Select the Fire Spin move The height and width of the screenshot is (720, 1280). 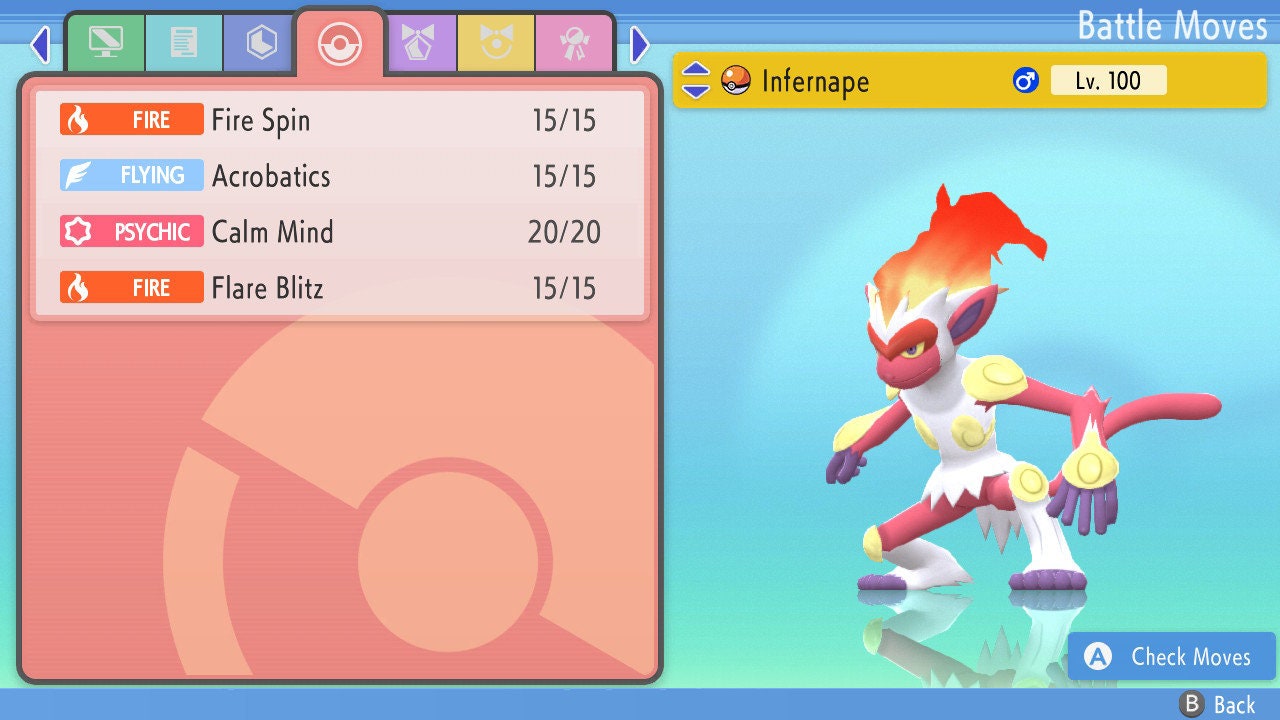[x=340, y=120]
